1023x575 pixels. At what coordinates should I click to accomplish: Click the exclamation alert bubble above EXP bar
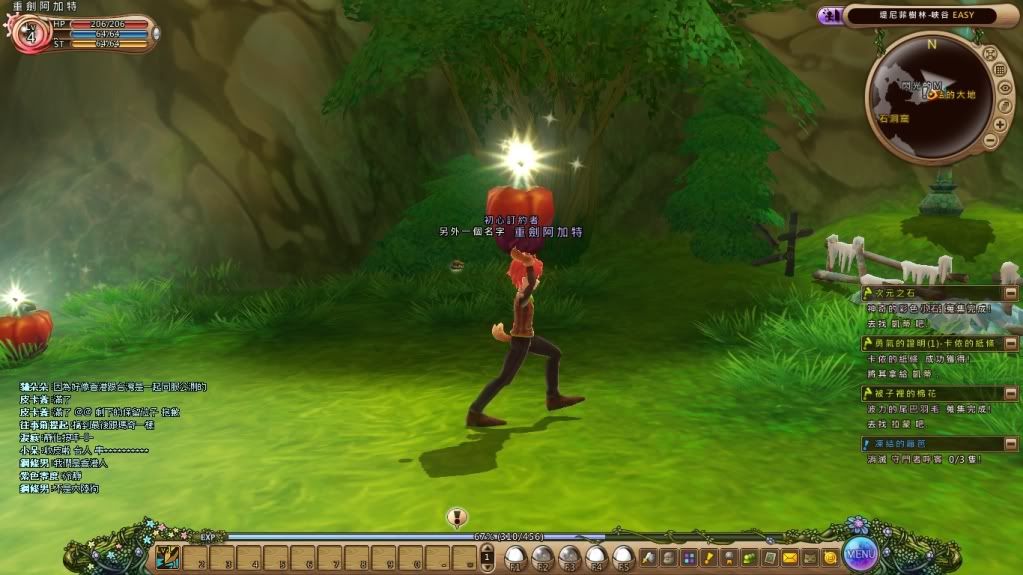pyautogui.click(x=457, y=518)
